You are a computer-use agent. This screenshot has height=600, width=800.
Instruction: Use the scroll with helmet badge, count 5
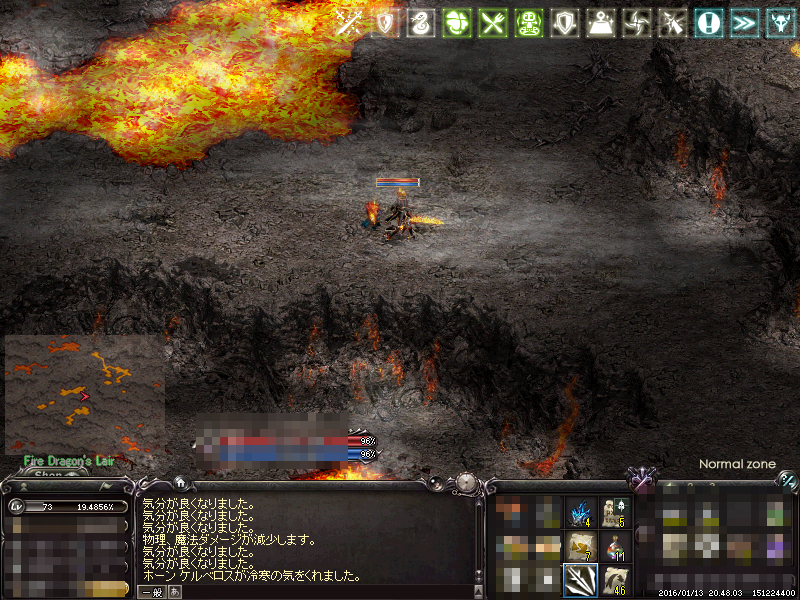point(614,512)
